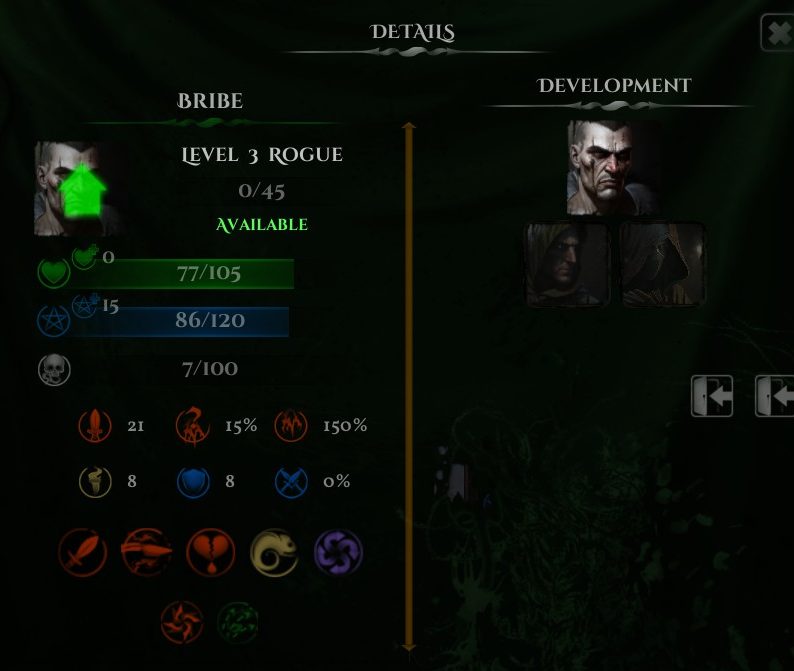794x671 pixels.
Task: Select the red sword ability icon
Action: point(83,553)
